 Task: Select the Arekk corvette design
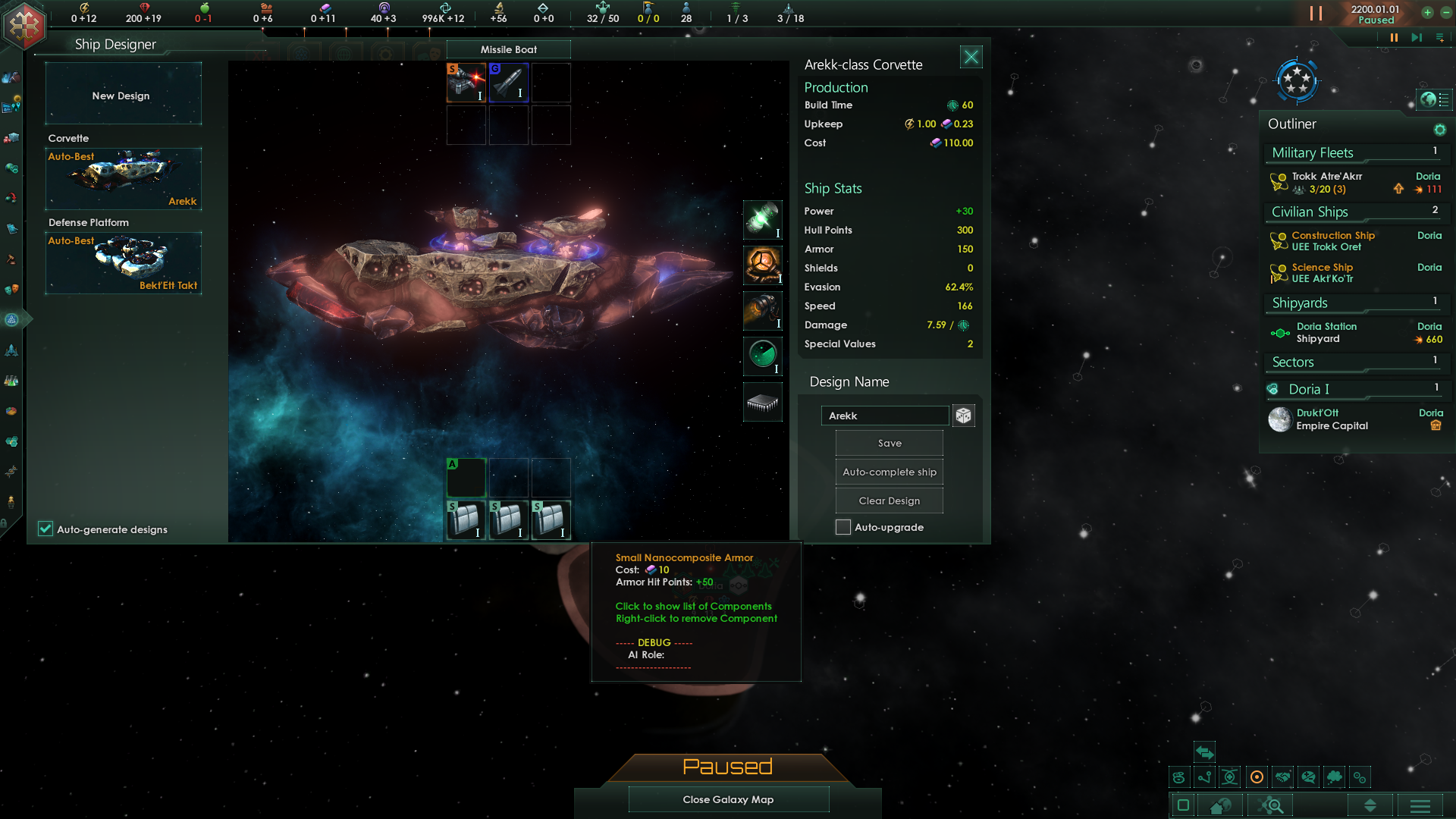[123, 178]
